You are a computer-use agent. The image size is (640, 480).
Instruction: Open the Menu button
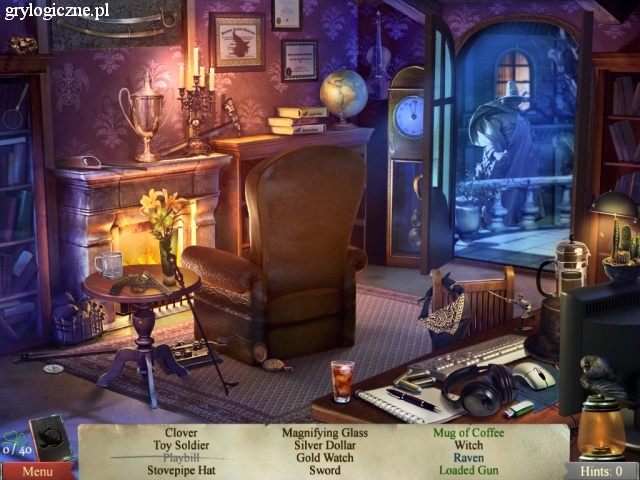tap(37, 471)
